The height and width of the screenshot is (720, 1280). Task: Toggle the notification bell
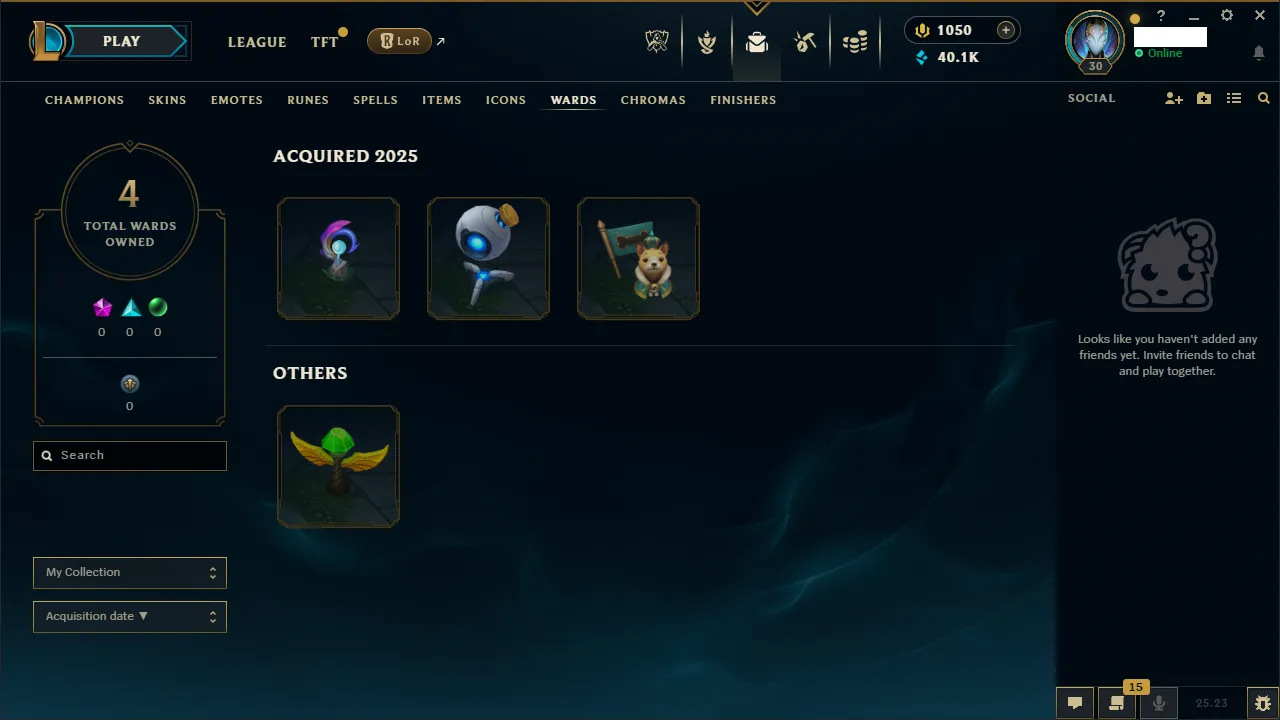pos(1259,52)
